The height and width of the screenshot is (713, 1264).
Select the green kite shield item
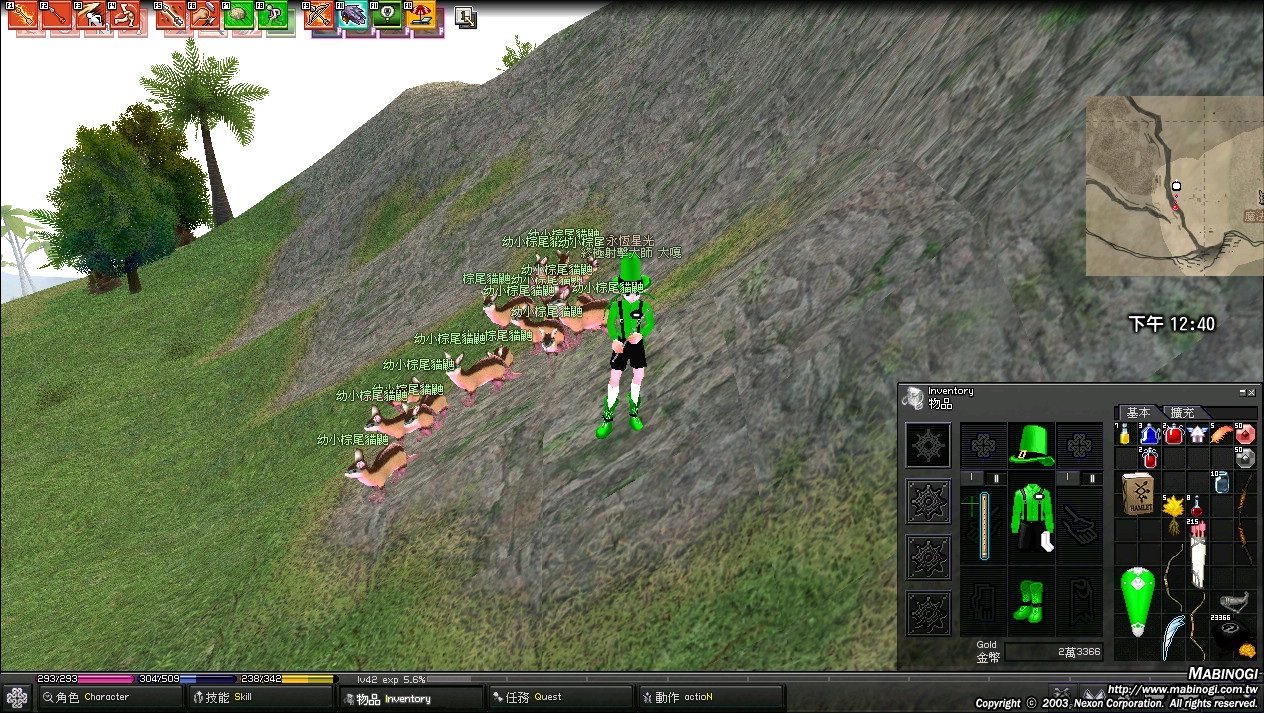pyautogui.click(x=1137, y=602)
